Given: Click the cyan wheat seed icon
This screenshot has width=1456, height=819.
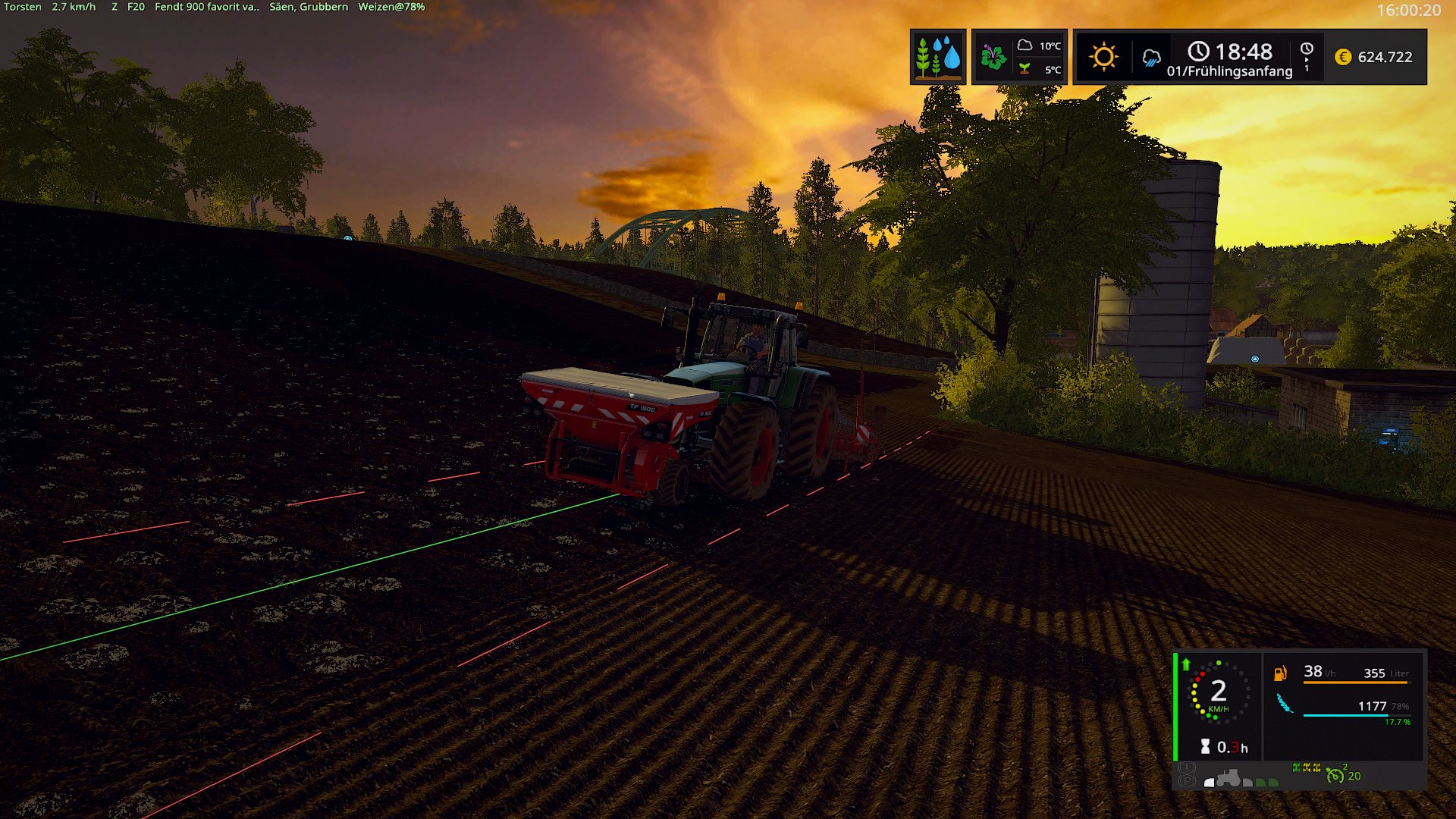Looking at the screenshot, I should click(x=1284, y=704).
